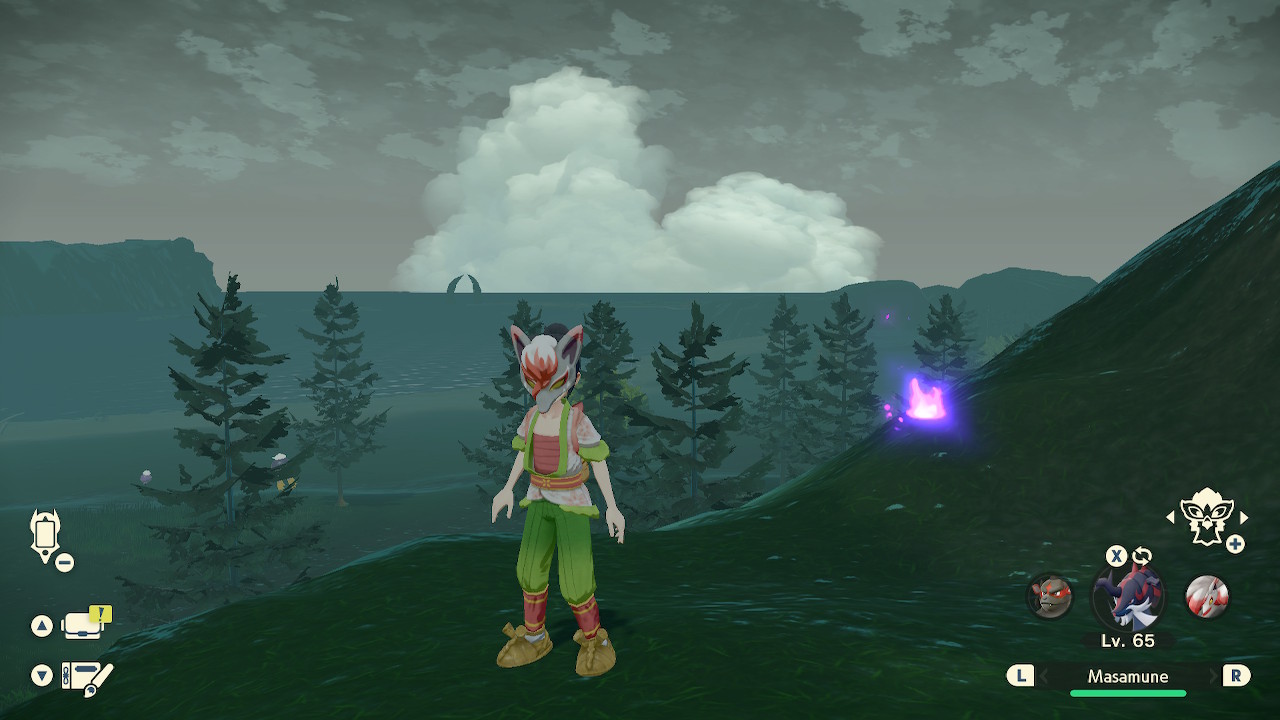The image size is (1280, 720).
Task: Click the right arrow beside the ride icon
Action: pyautogui.click(x=1244, y=517)
